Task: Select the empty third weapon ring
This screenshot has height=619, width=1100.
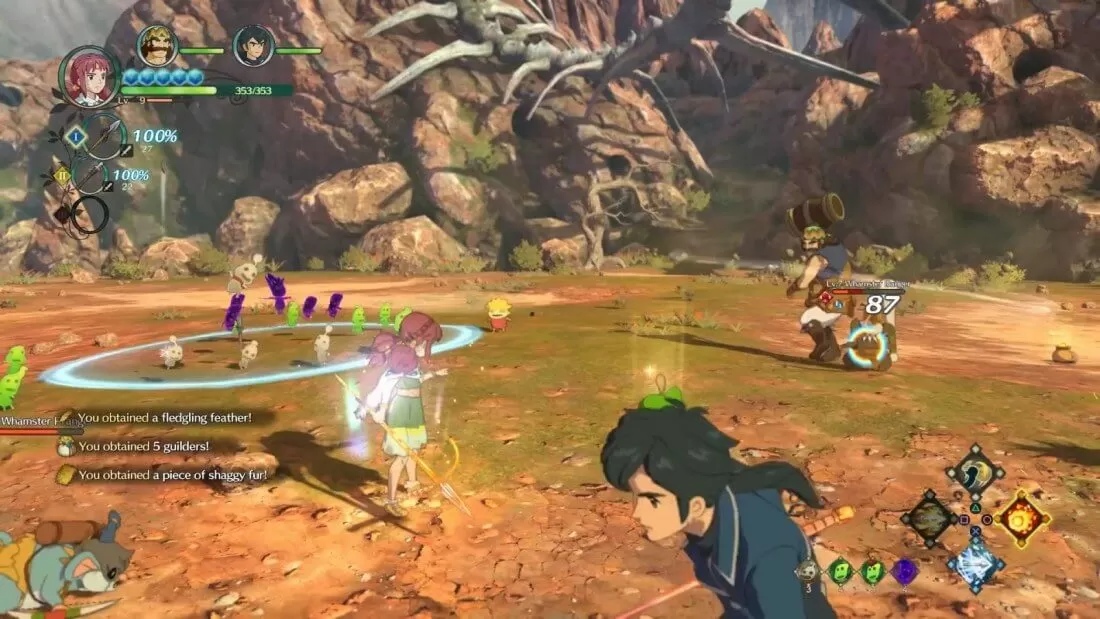Action: pos(89,214)
